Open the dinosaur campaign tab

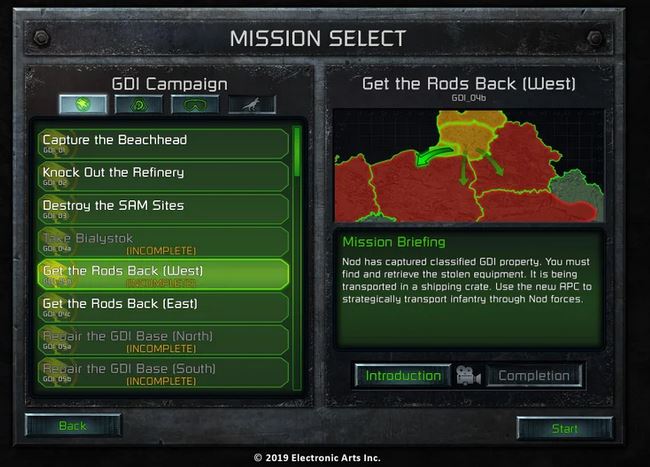tap(251, 104)
